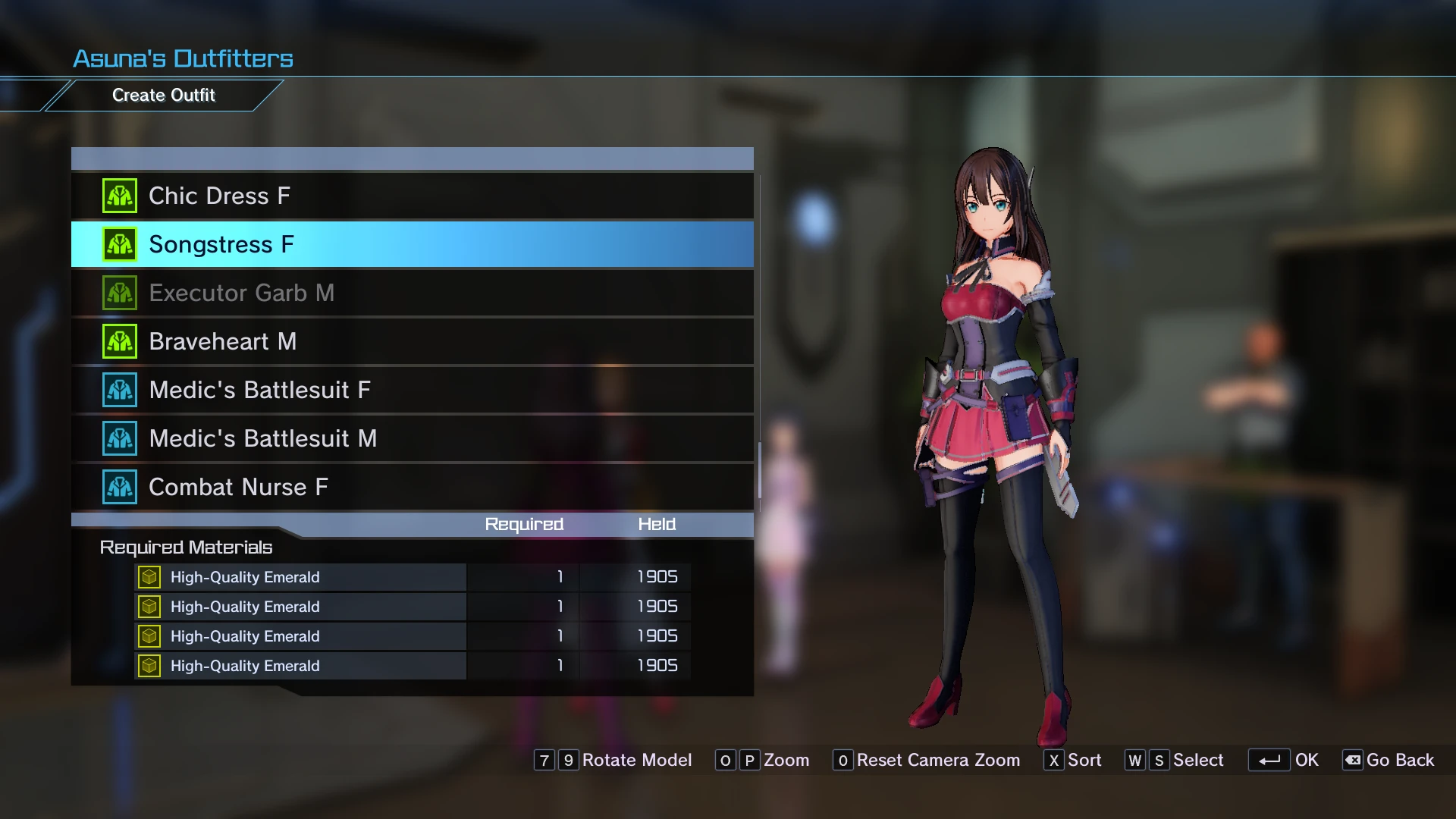The height and width of the screenshot is (819, 1456).
Task: Click the outfit icon next to Songstress F
Action: coord(119,243)
